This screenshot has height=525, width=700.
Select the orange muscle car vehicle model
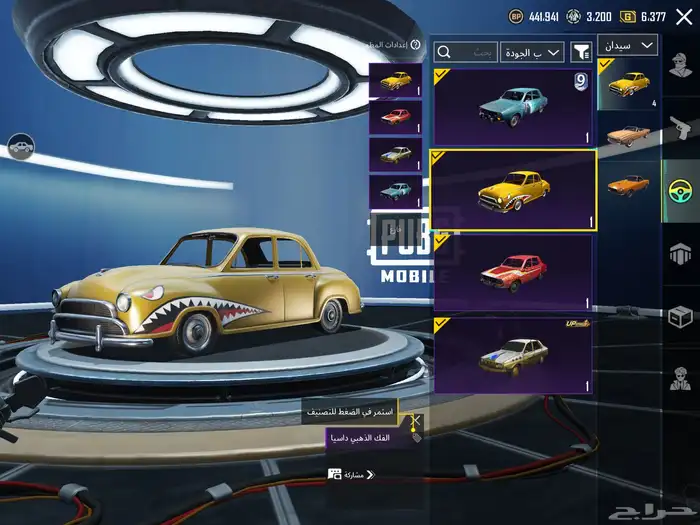pos(628,187)
